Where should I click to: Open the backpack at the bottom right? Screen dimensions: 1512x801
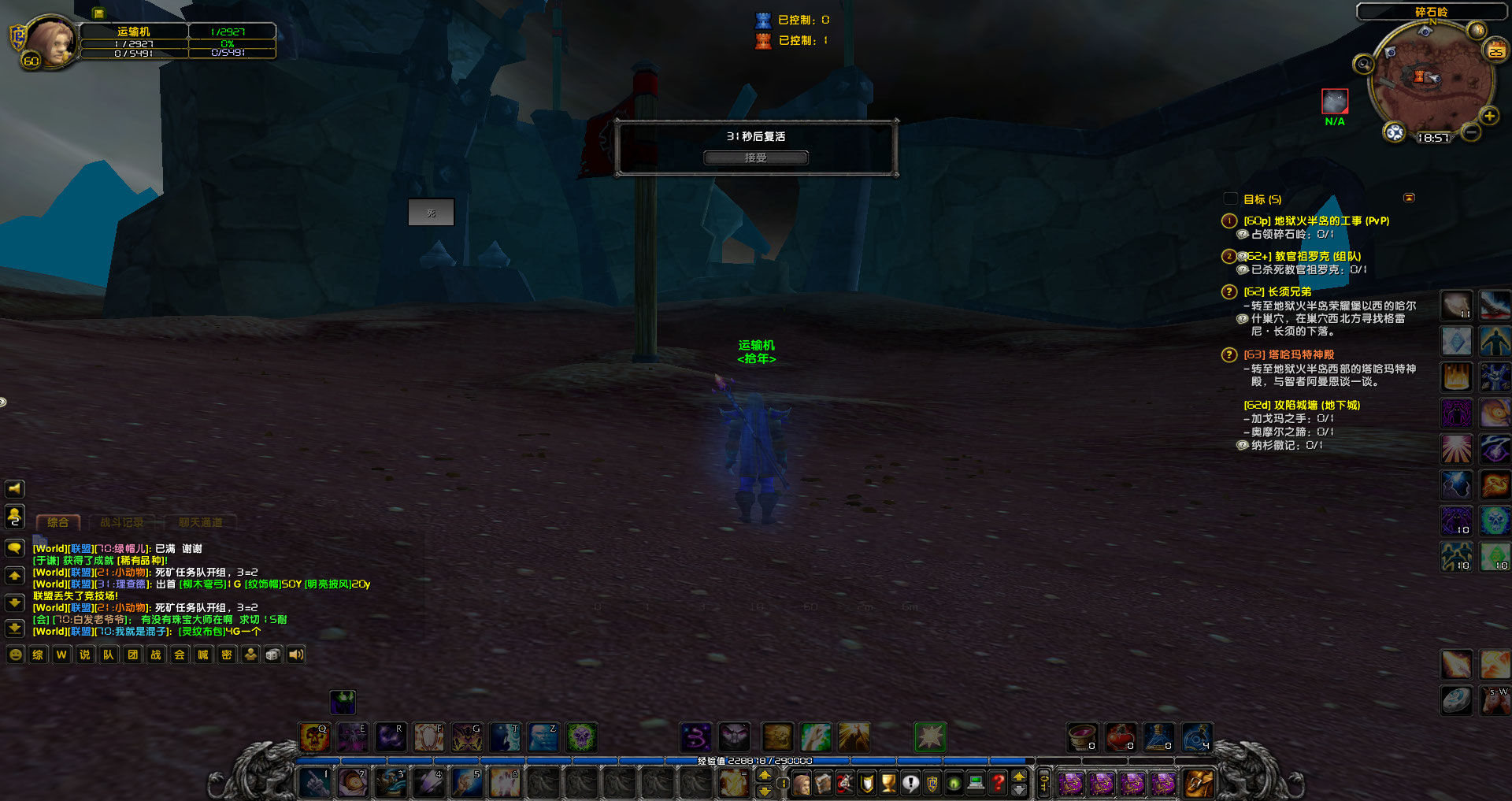coord(1197,783)
